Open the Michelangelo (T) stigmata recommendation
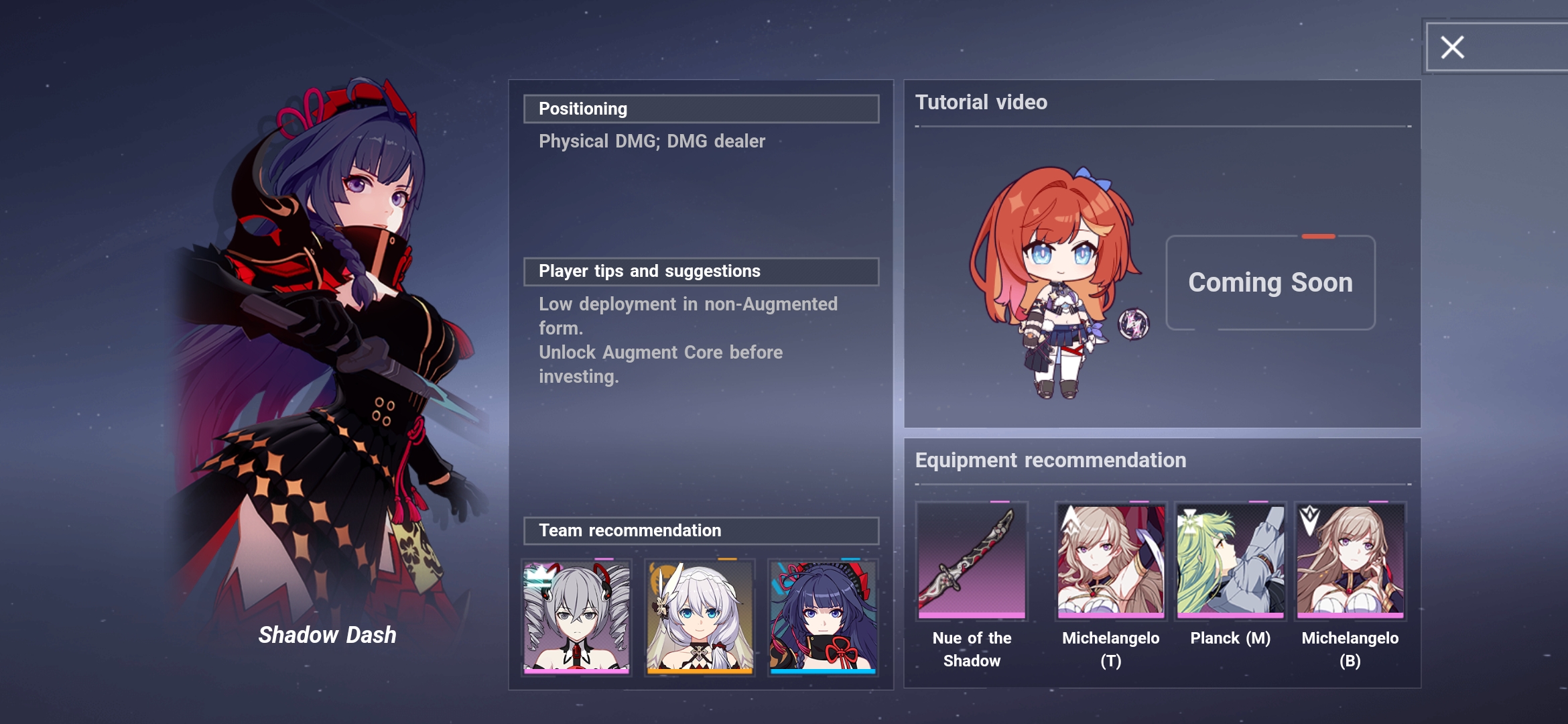 [x=1110, y=563]
